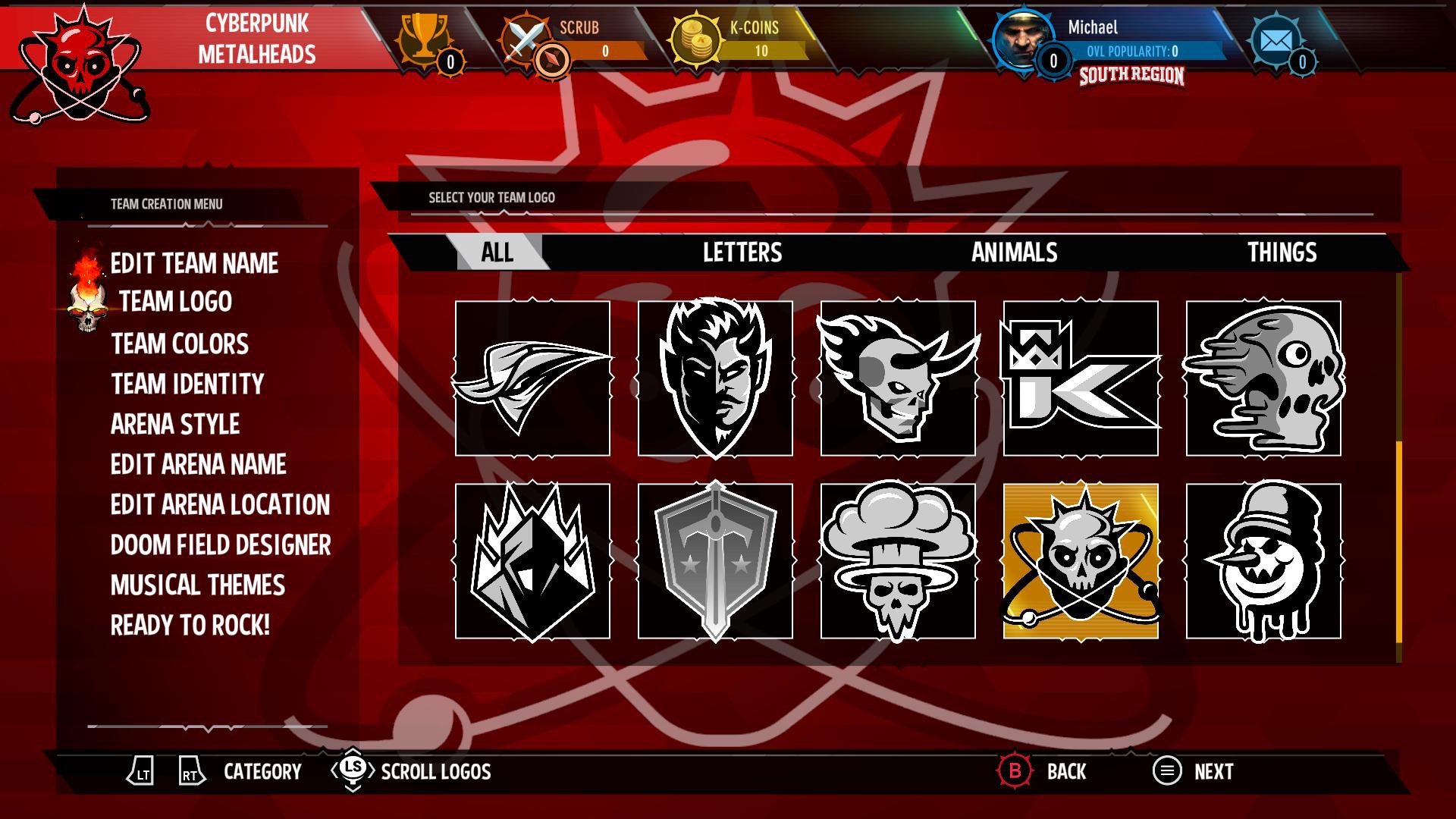Select the devil face logo
Screen dimensions: 1456x819
715,378
